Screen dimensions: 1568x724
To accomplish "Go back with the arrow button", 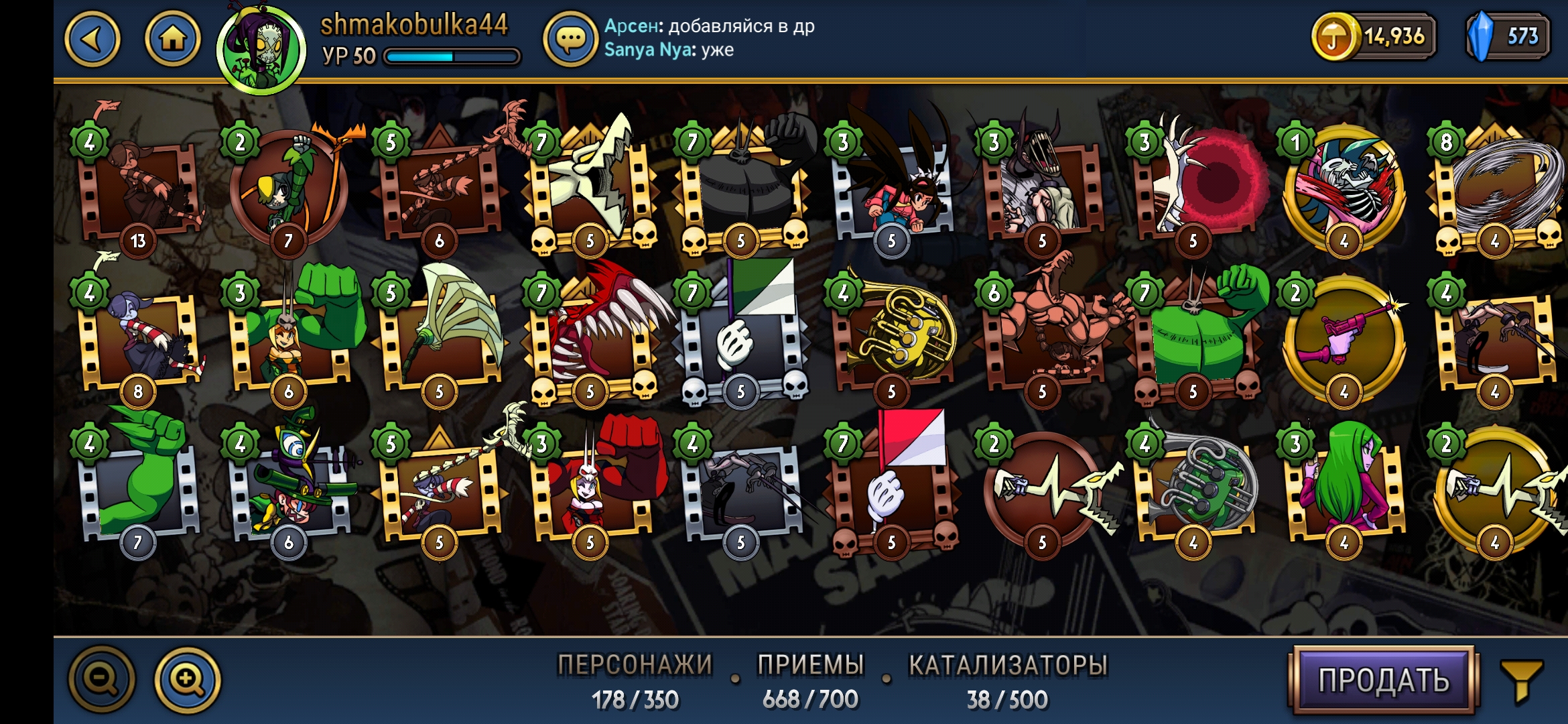I will 92,39.
